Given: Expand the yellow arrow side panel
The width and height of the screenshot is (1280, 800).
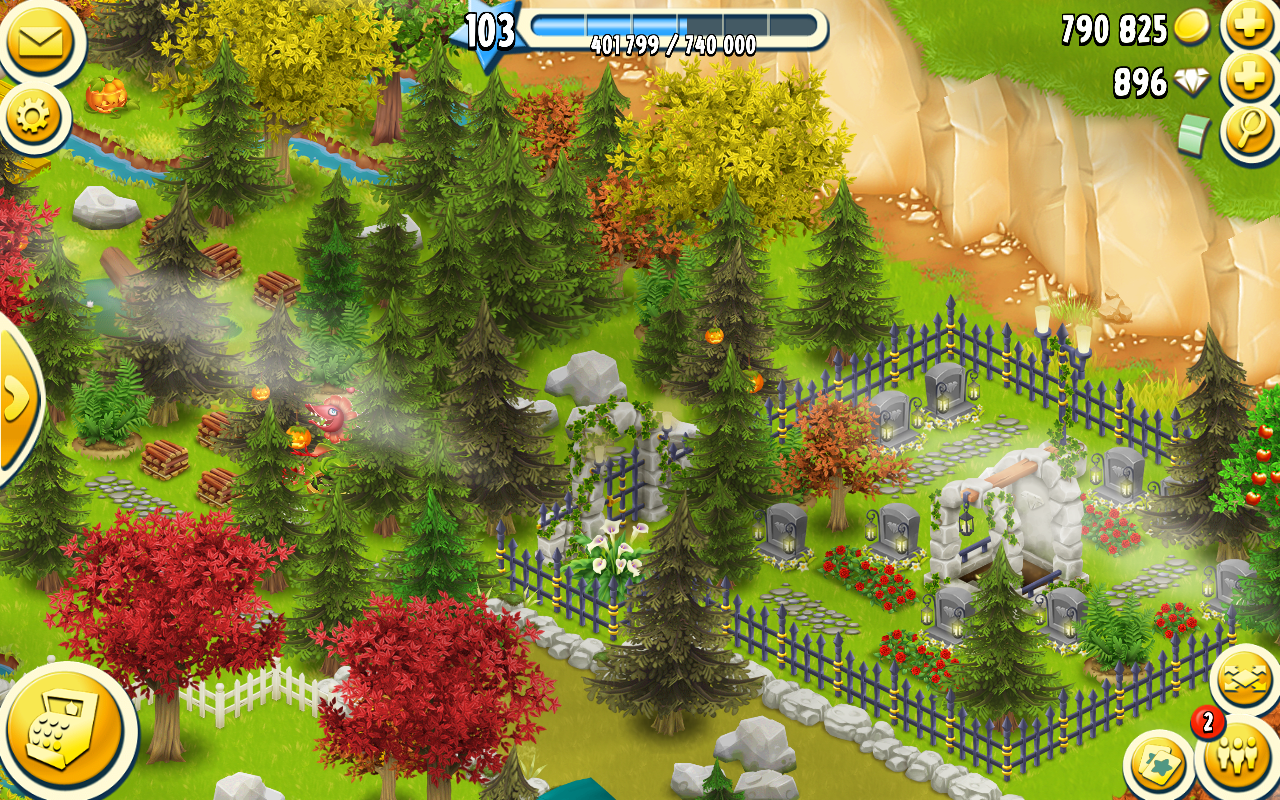Looking at the screenshot, I should [x=15, y=399].
